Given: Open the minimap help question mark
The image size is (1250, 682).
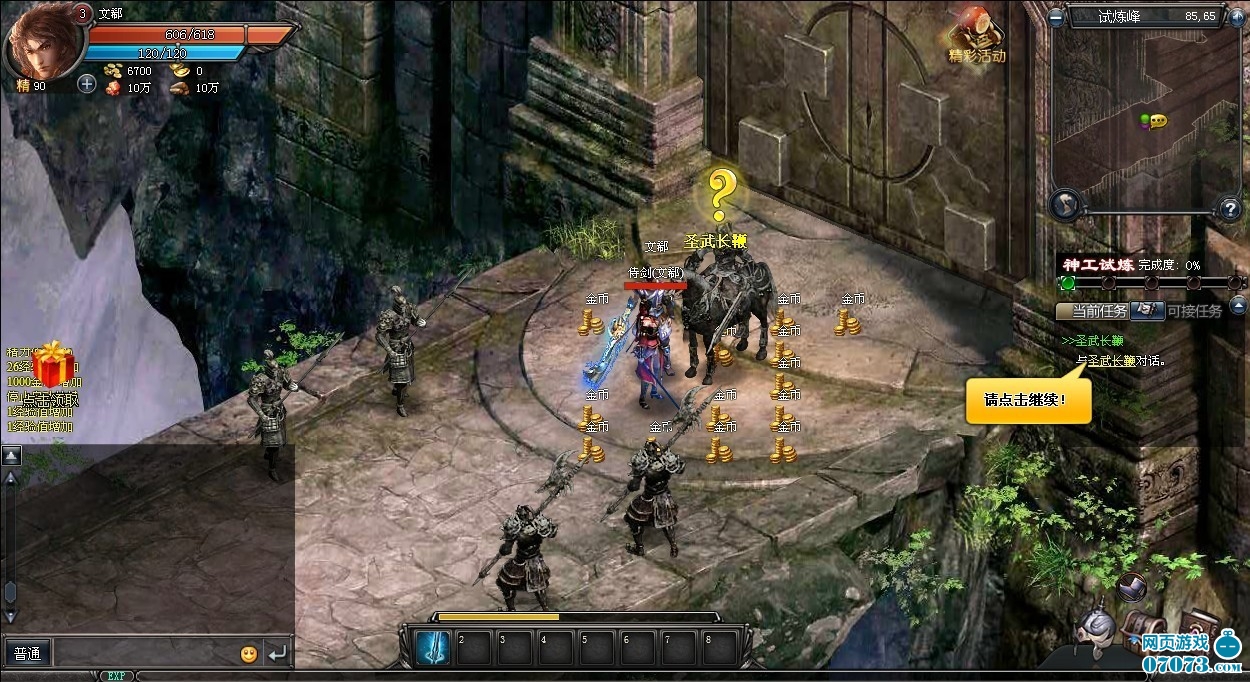Looking at the screenshot, I should coord(1230,209).
